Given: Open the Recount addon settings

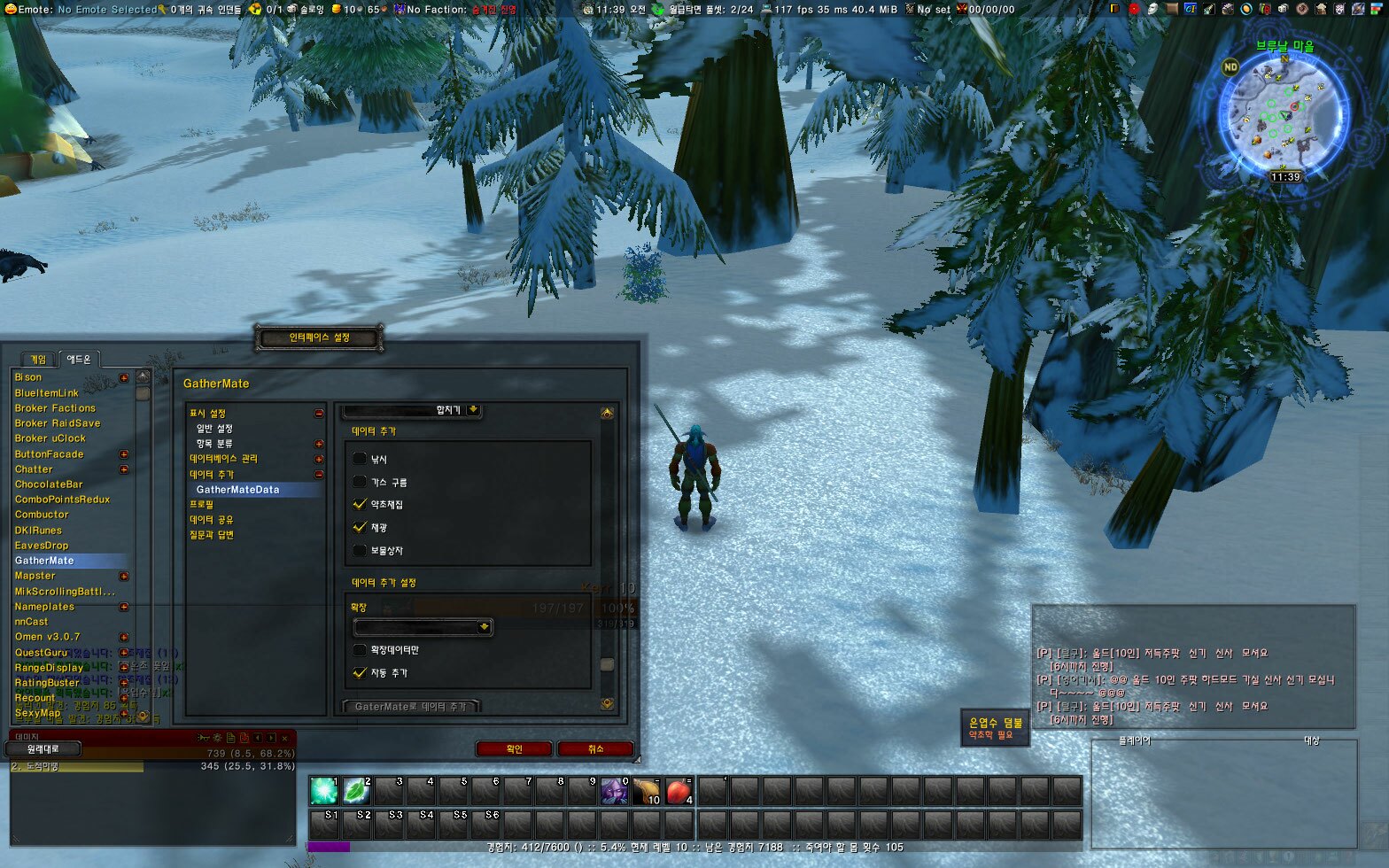Looking at the screenshot, I should (x=35, y=698).
